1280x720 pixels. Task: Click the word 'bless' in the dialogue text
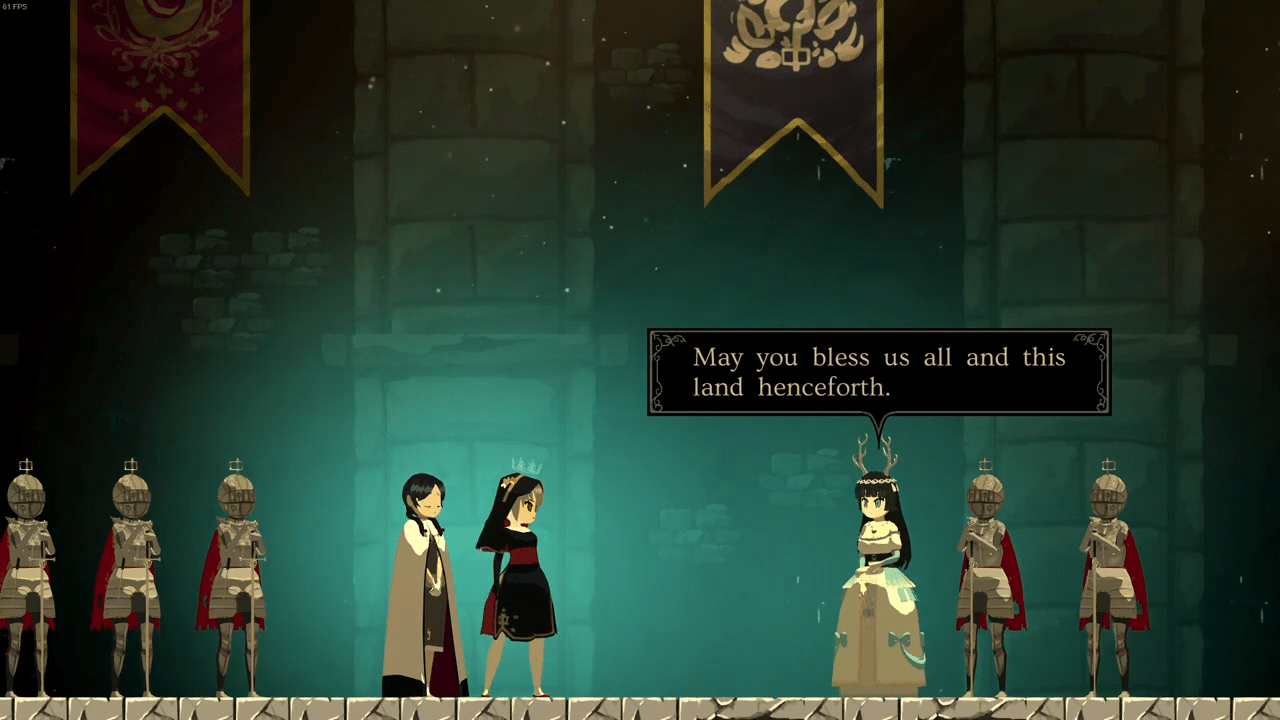tap(842, 357)
